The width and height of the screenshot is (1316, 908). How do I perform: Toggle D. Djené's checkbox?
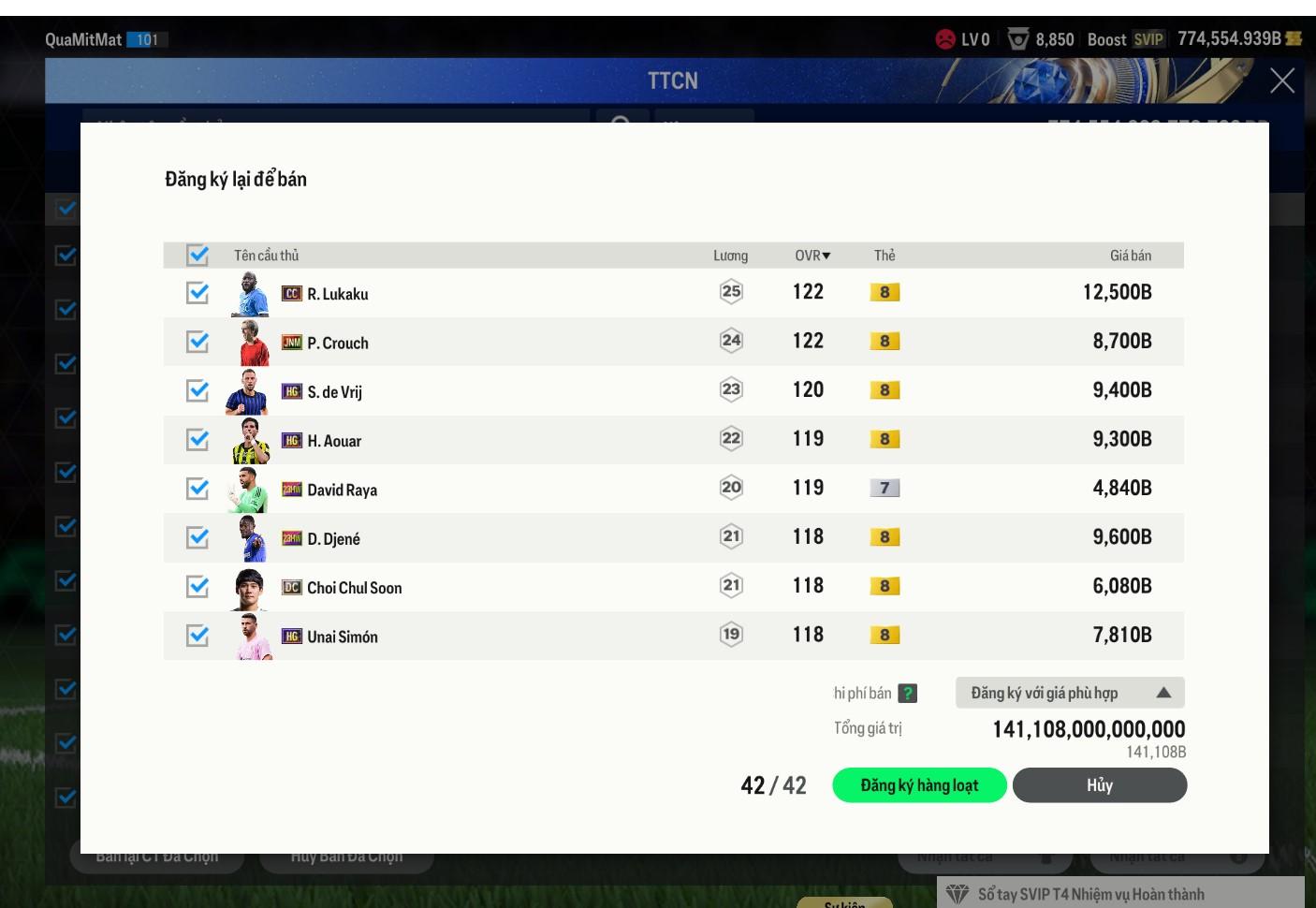(197, 537)
